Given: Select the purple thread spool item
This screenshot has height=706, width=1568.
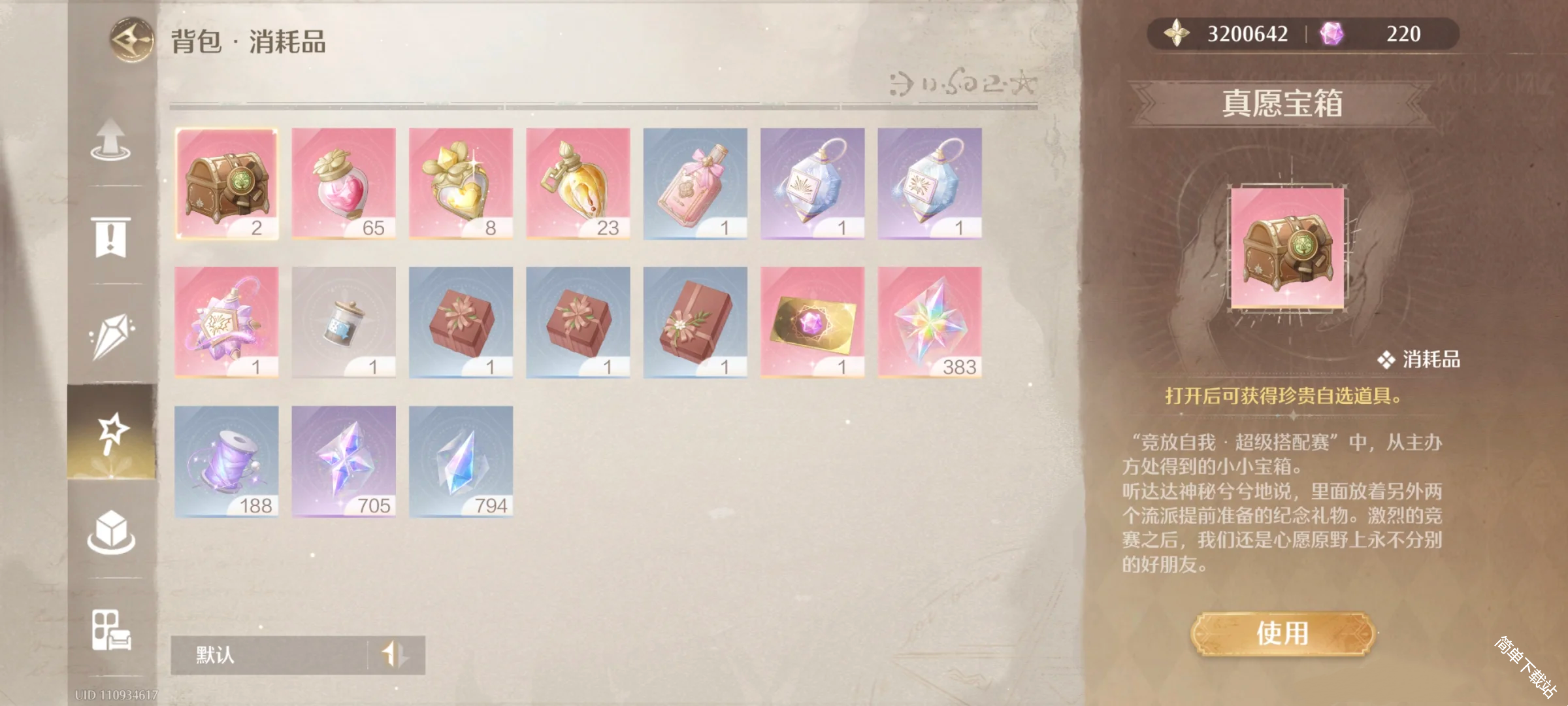Looking at the screenshot, I should pyautogui.click(x=227, y=462).
